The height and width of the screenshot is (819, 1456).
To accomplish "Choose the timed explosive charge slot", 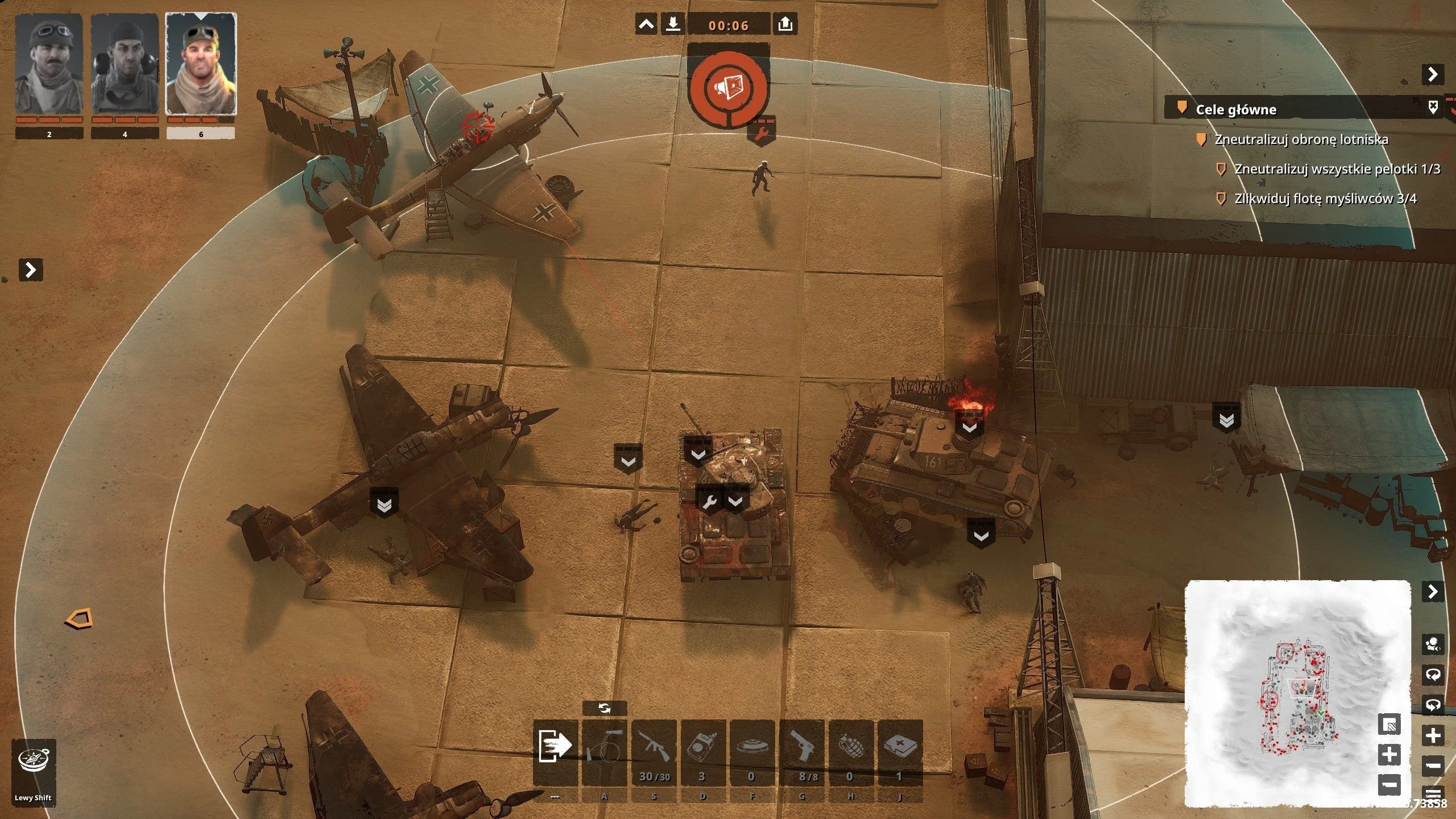I will click(703, 746).
